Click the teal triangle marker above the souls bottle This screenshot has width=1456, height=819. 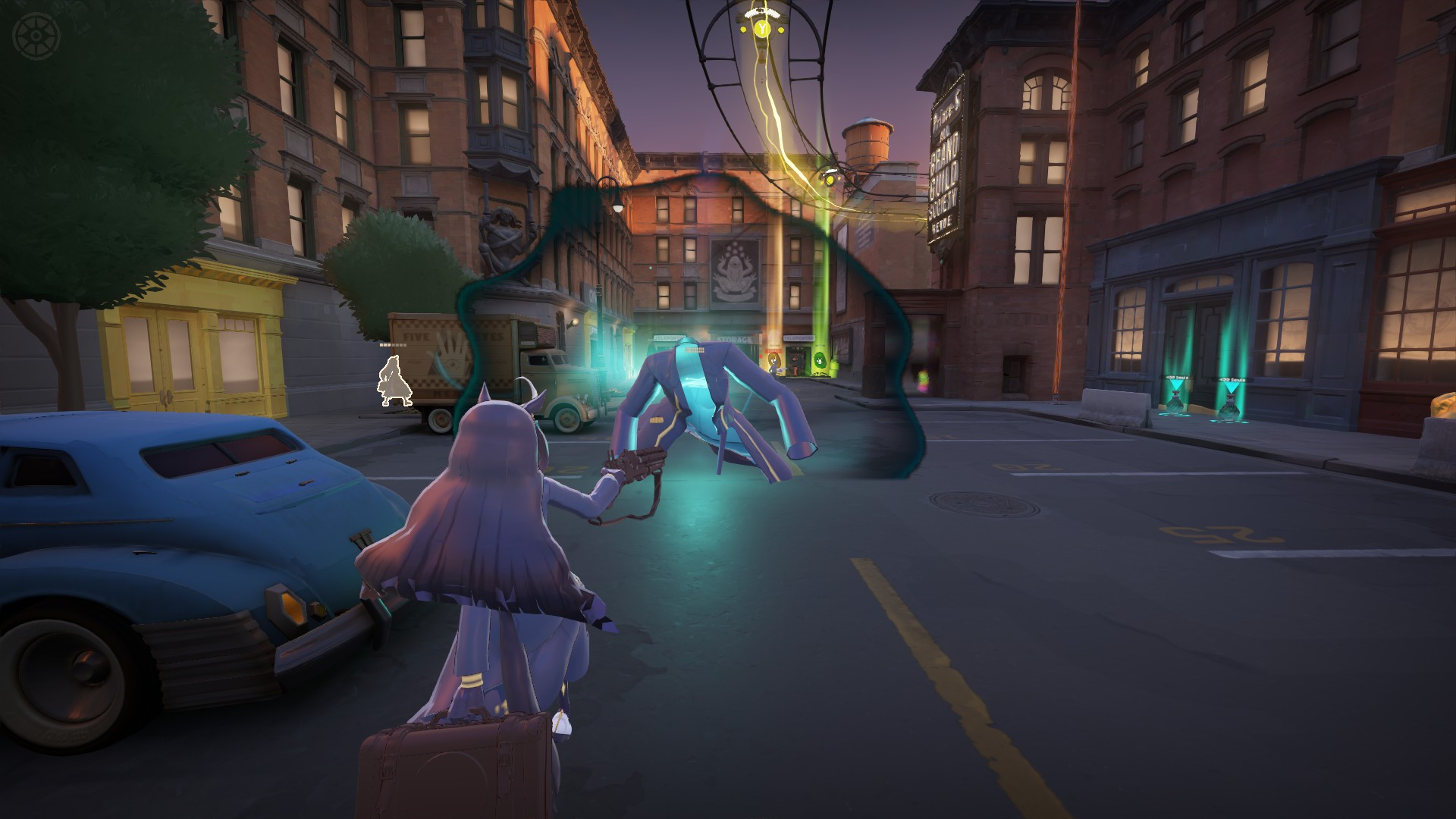(x=1177, y=384)
